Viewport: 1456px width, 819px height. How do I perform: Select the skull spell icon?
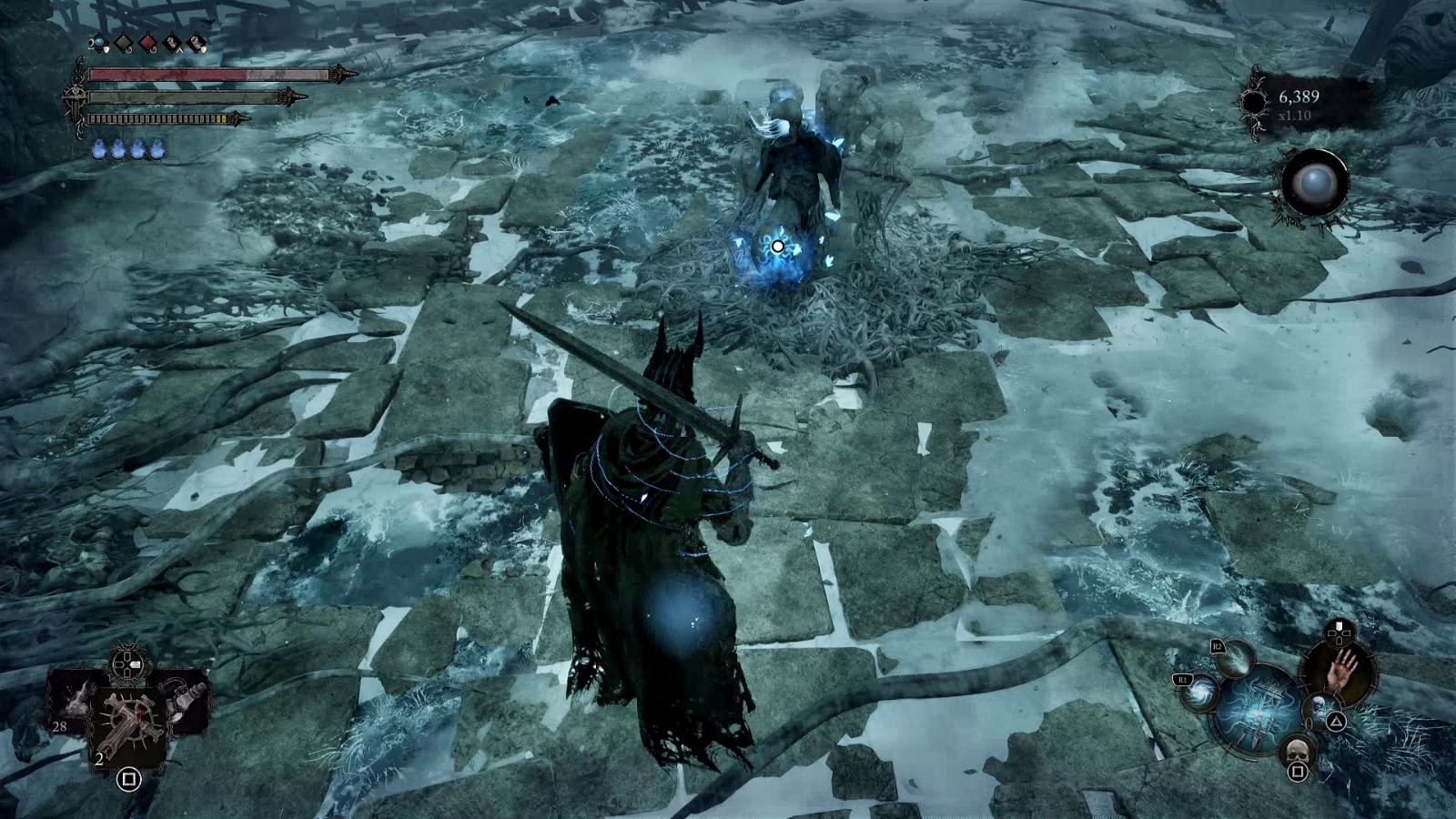[1298, 749]
